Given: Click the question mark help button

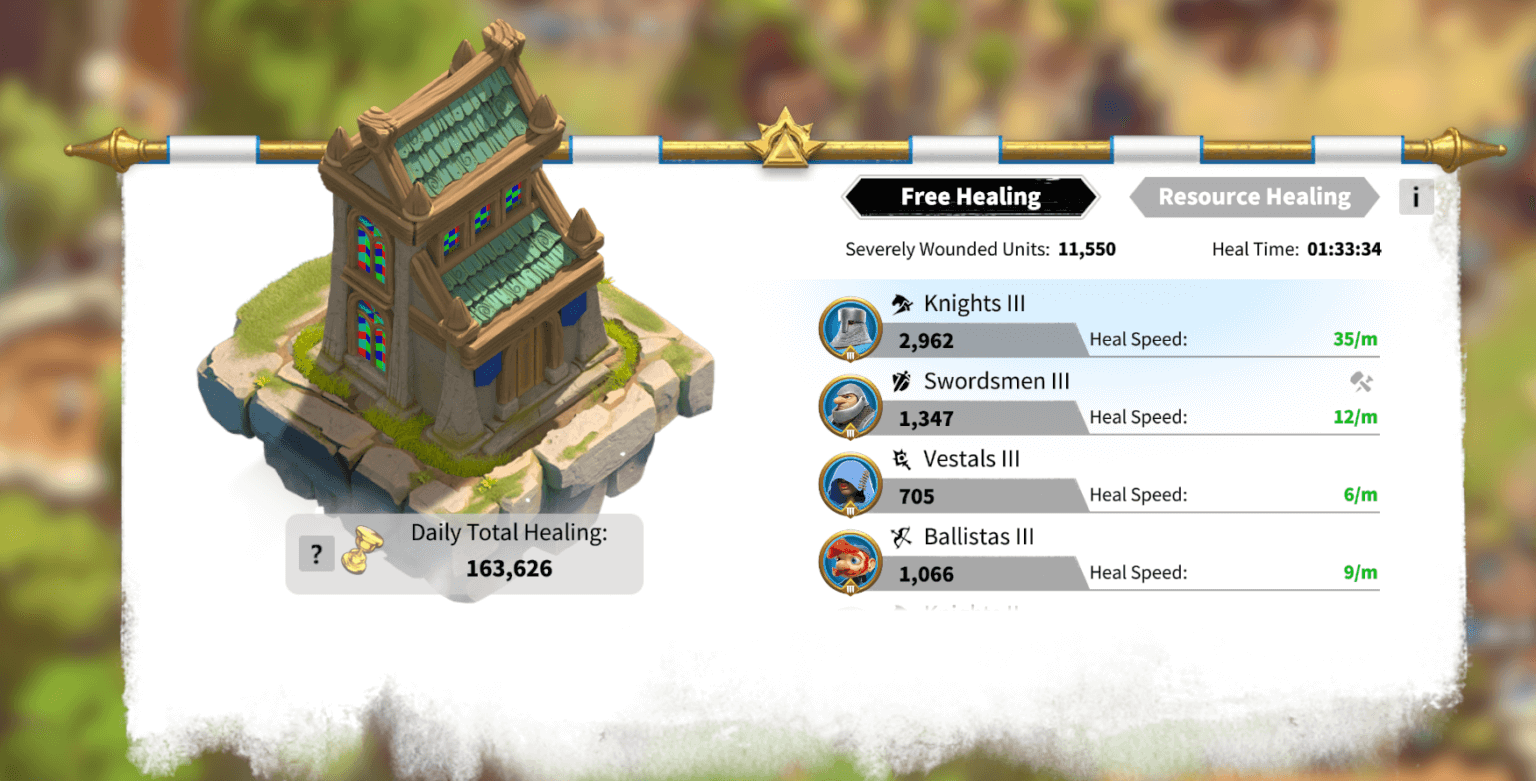Looking at the screenshot, I should coord(316,553).
